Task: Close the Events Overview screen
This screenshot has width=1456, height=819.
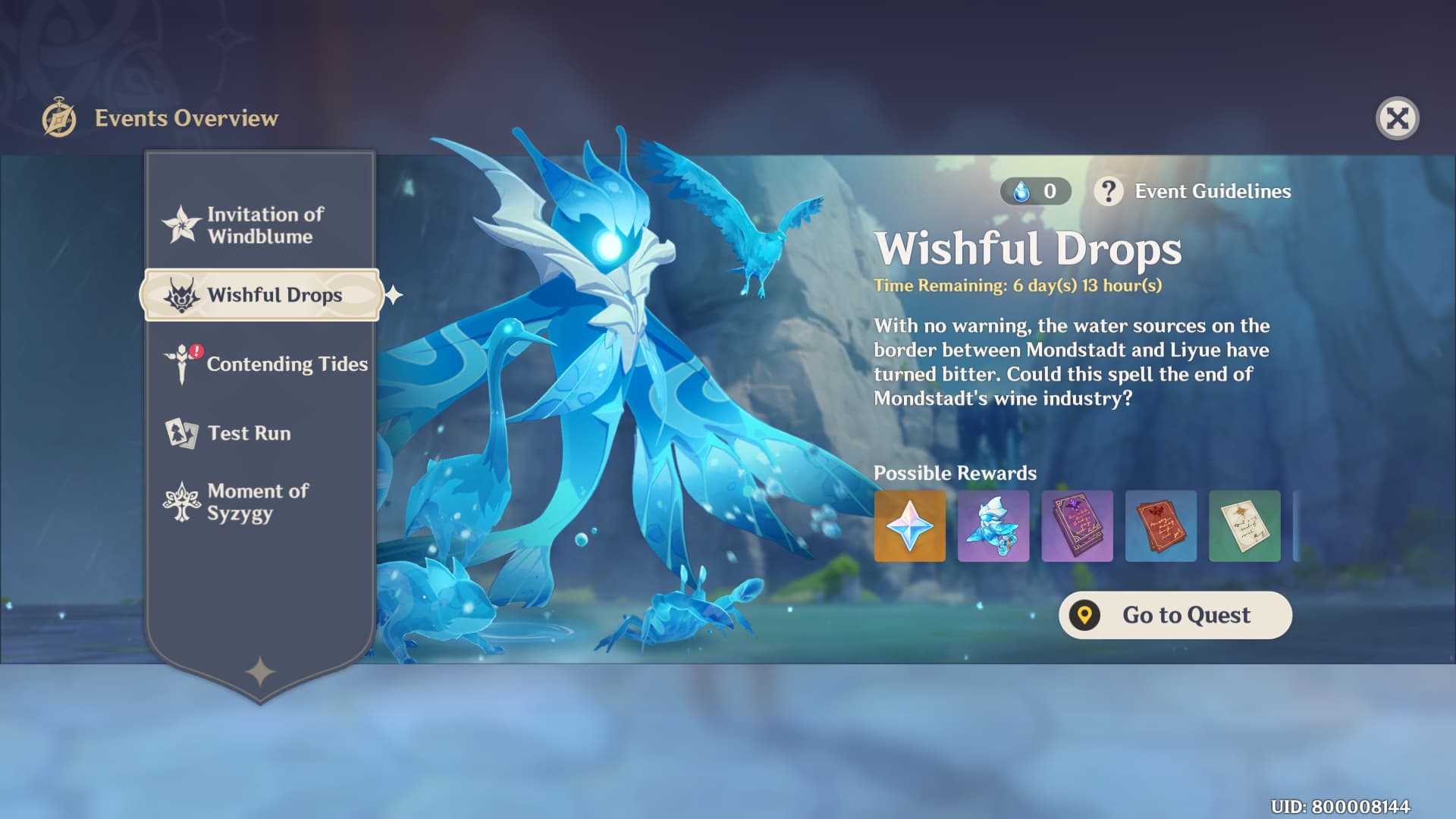Action: click(1397, 118)
